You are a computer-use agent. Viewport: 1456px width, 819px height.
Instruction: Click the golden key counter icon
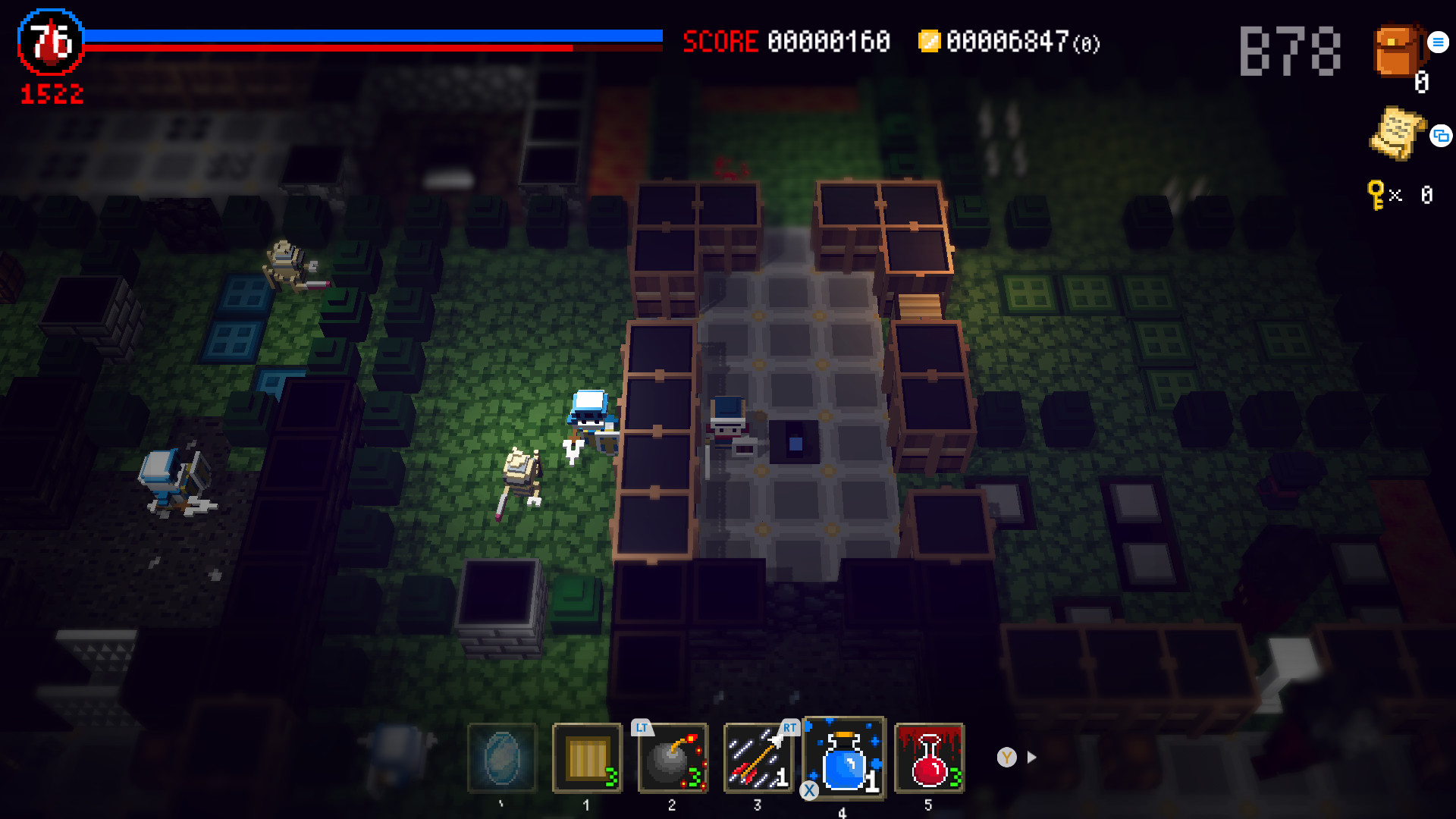(1375, 193)
